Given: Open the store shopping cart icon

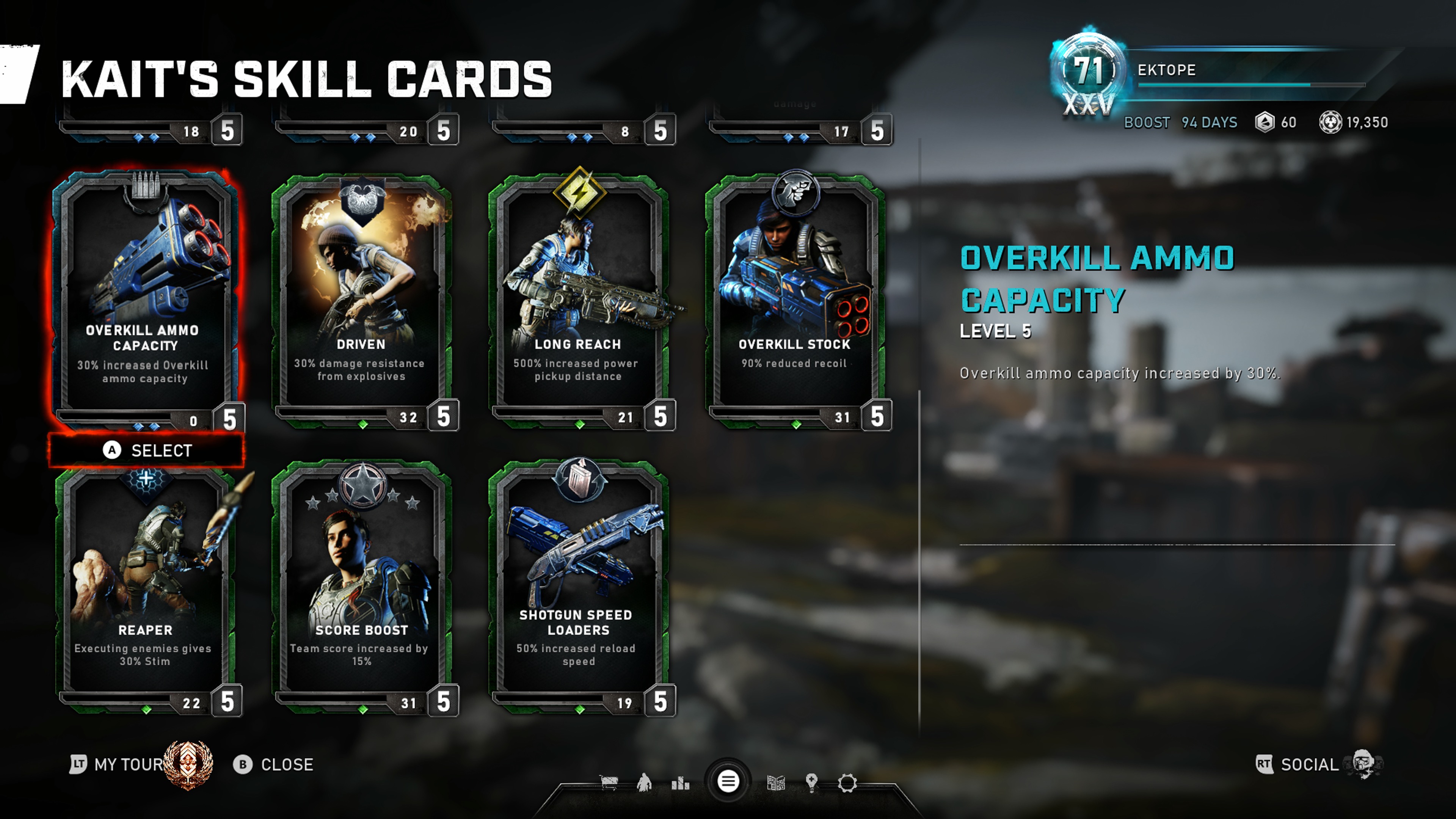Looking at the screenshot, I should [x=609, y=783].
